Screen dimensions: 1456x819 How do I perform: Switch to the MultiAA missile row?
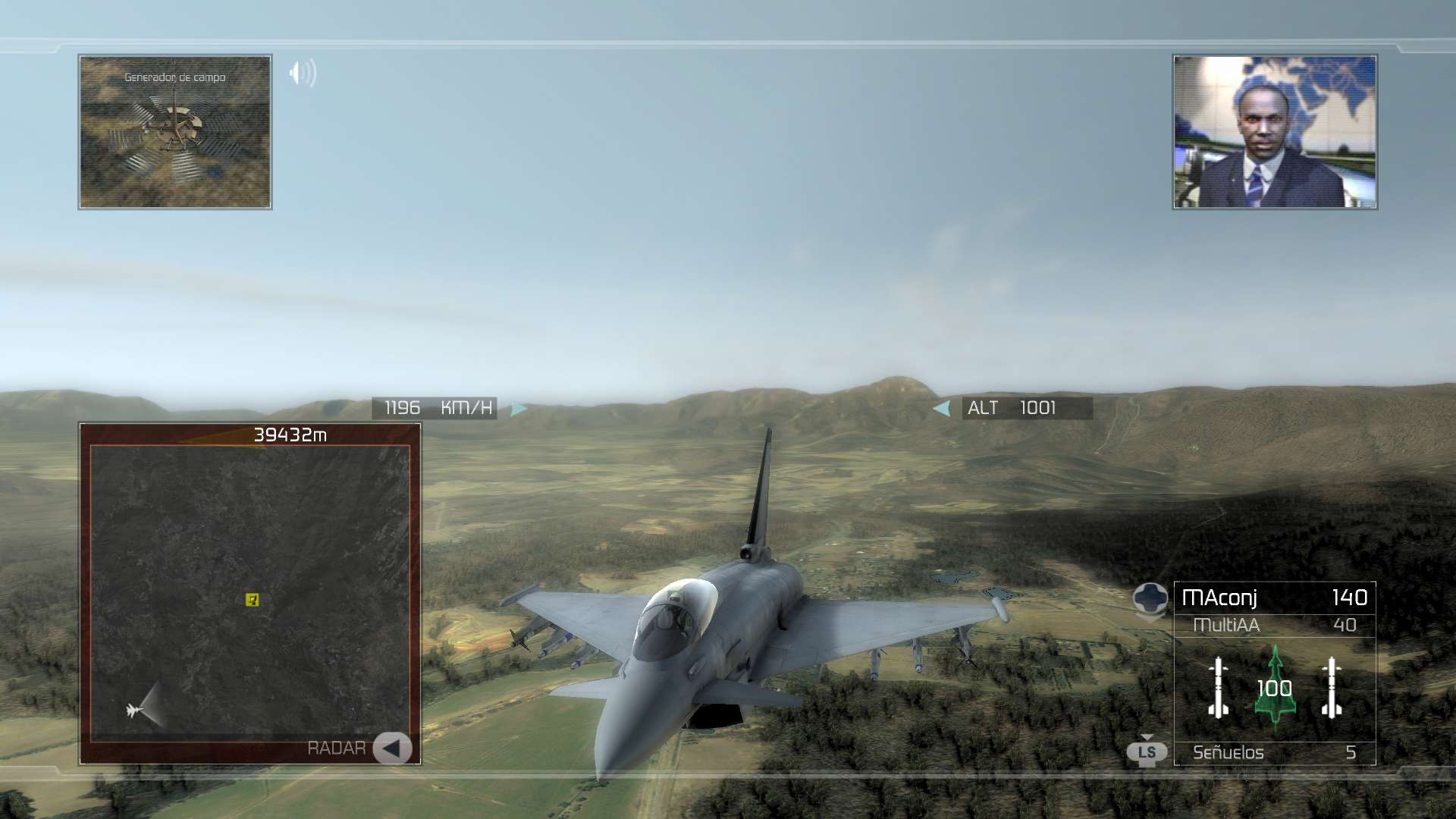pos(1274,625)
